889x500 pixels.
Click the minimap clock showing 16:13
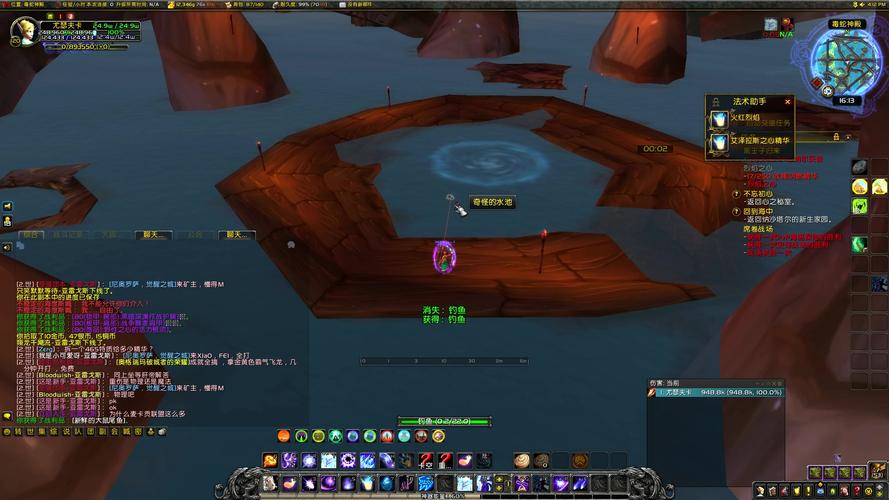coord(846,100)
